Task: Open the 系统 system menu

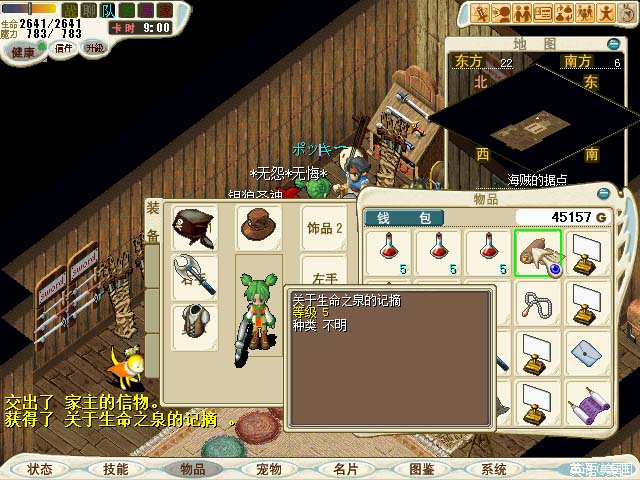Action: [x=494, y=468]
